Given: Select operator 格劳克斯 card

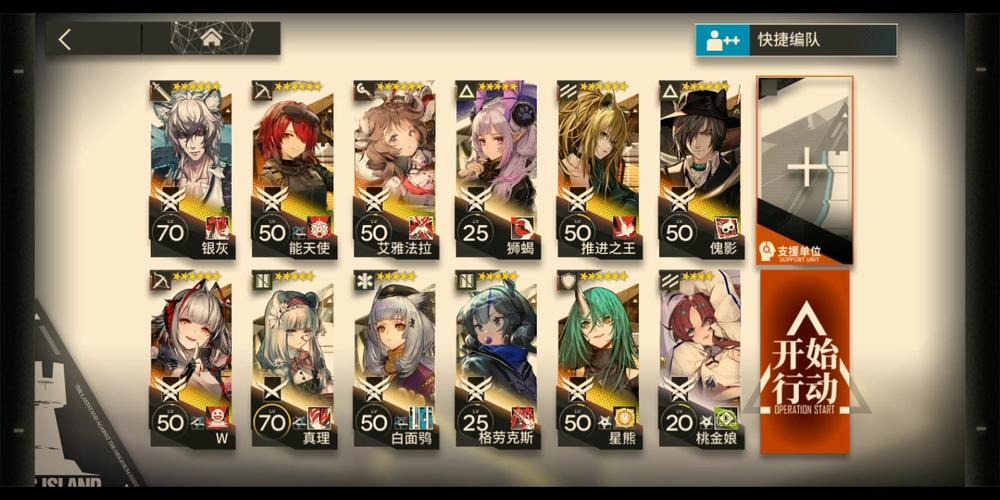Looking at the screenshot, I should point(497,358).
